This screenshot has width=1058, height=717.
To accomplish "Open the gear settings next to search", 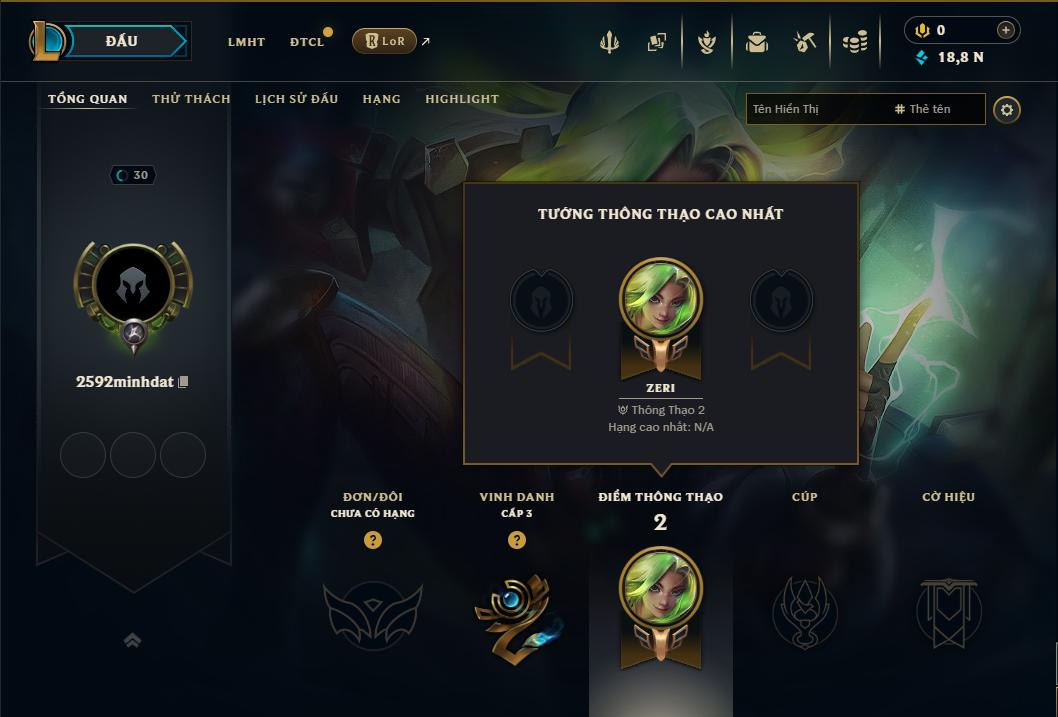I will click(x=1007, y=110).
